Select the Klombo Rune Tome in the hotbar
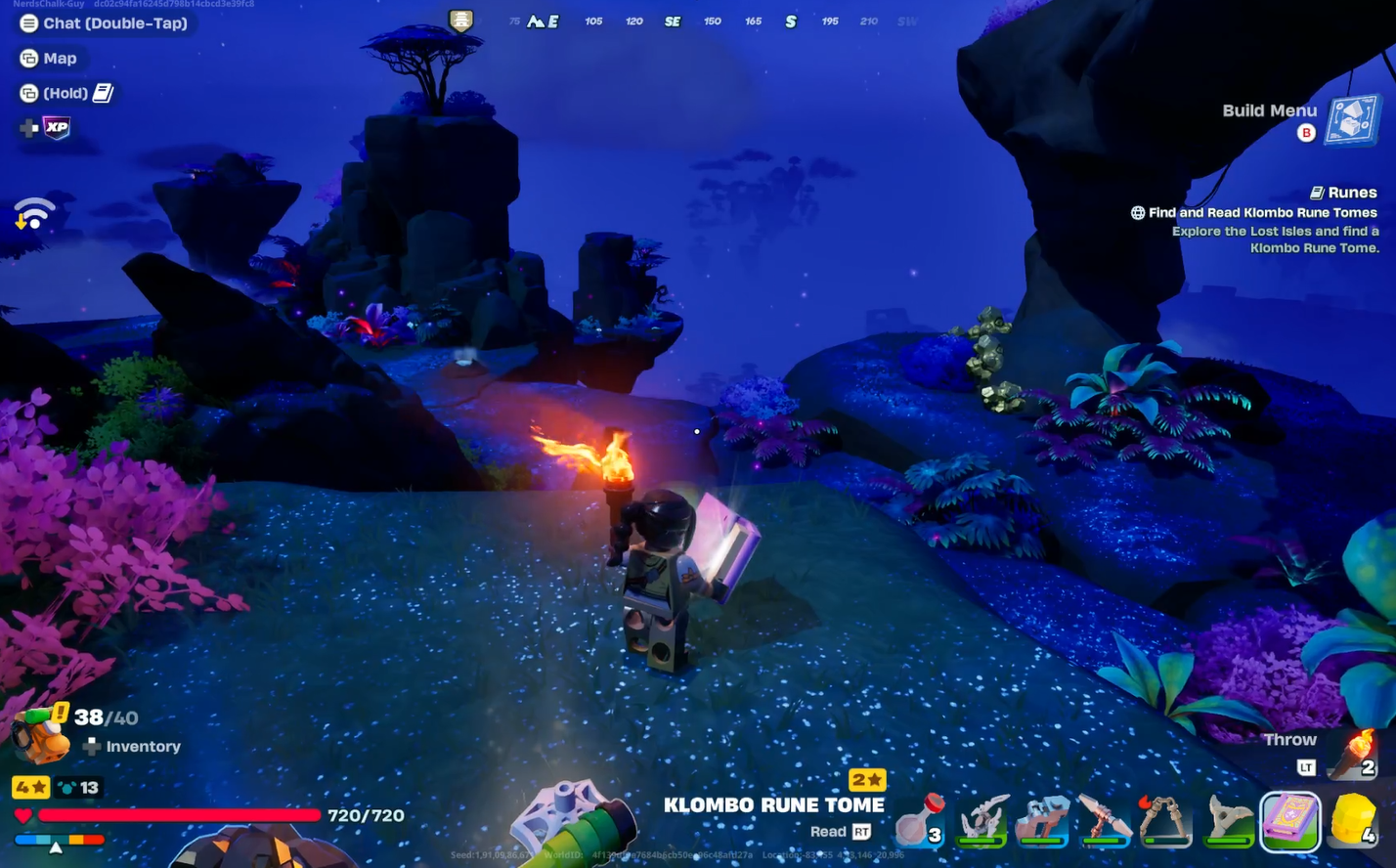 click(1290, 821)
